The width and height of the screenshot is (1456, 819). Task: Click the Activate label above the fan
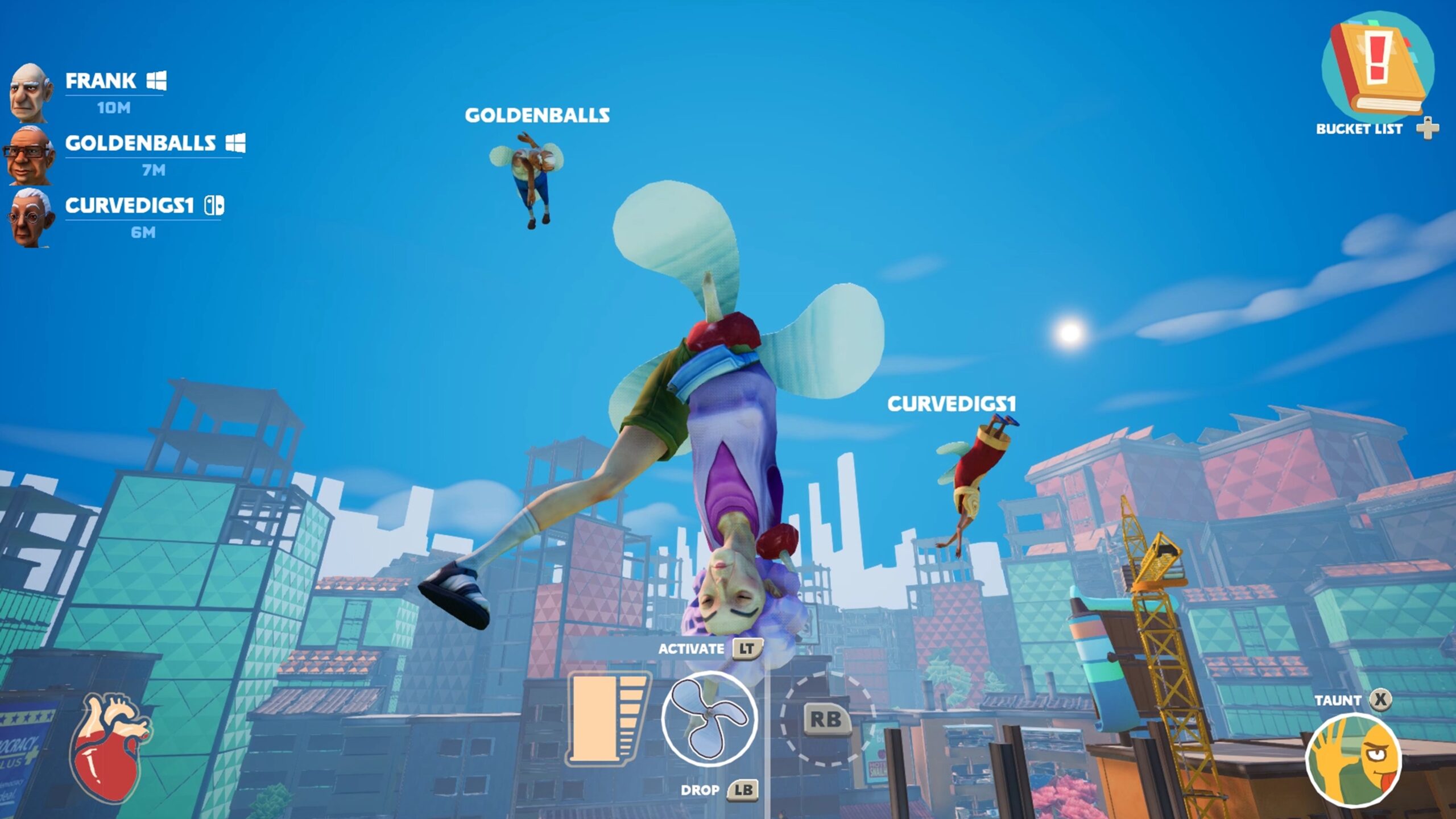691,648
